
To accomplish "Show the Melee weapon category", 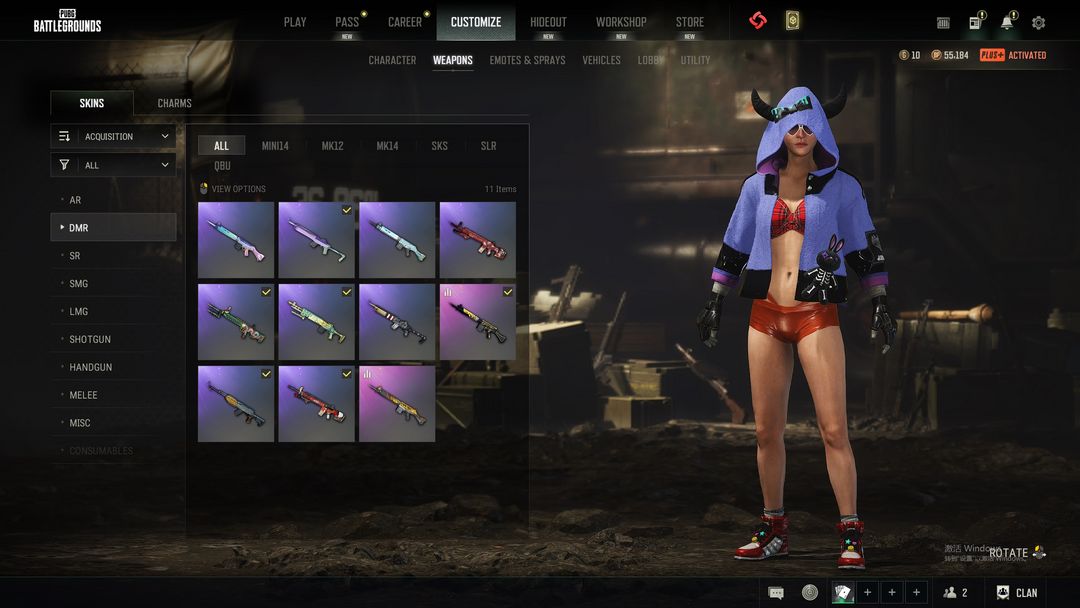I will click(x=83, y=395).
